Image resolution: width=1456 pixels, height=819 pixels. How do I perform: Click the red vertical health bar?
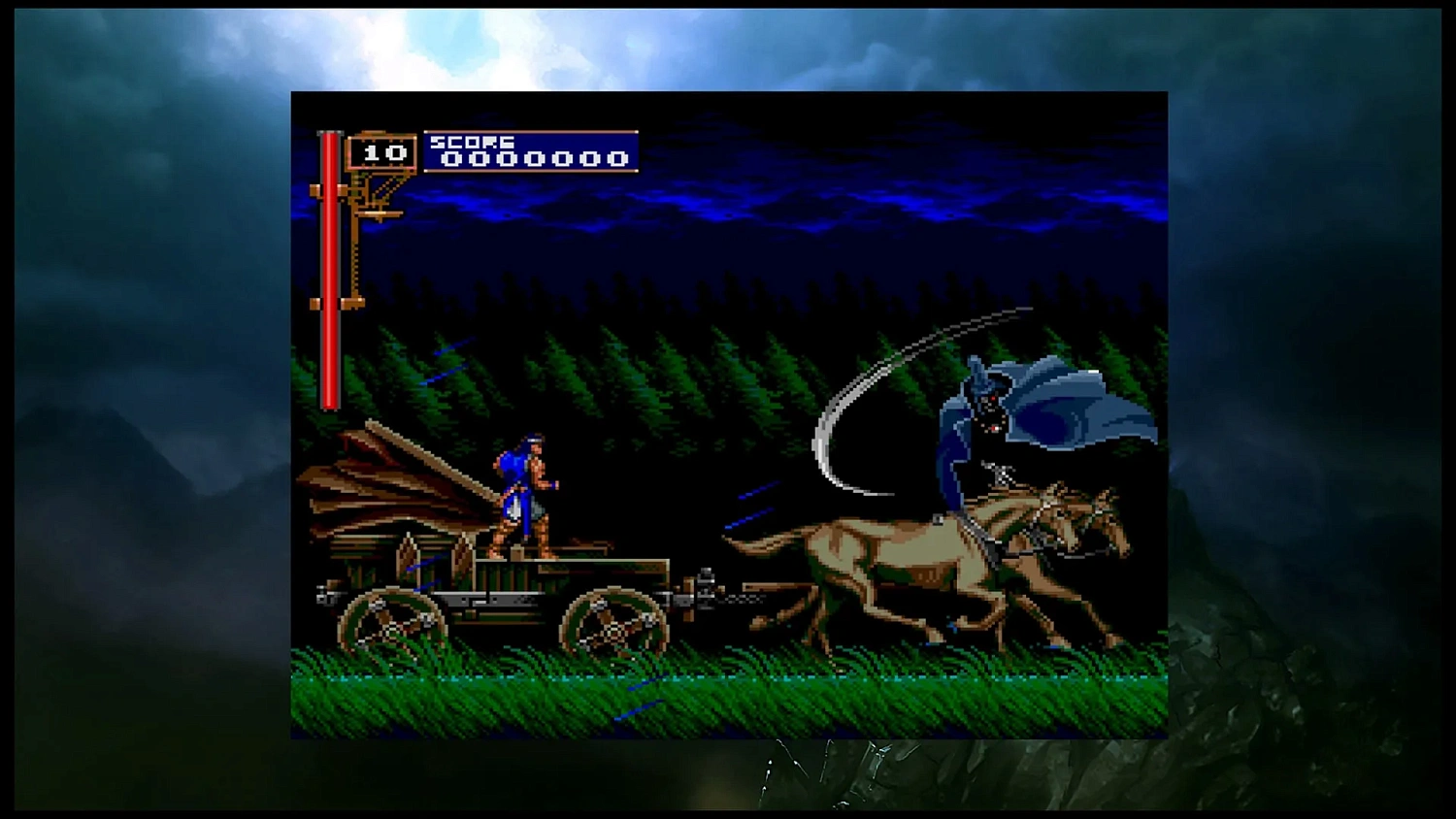pyautogui.click(x=330, y=272)
